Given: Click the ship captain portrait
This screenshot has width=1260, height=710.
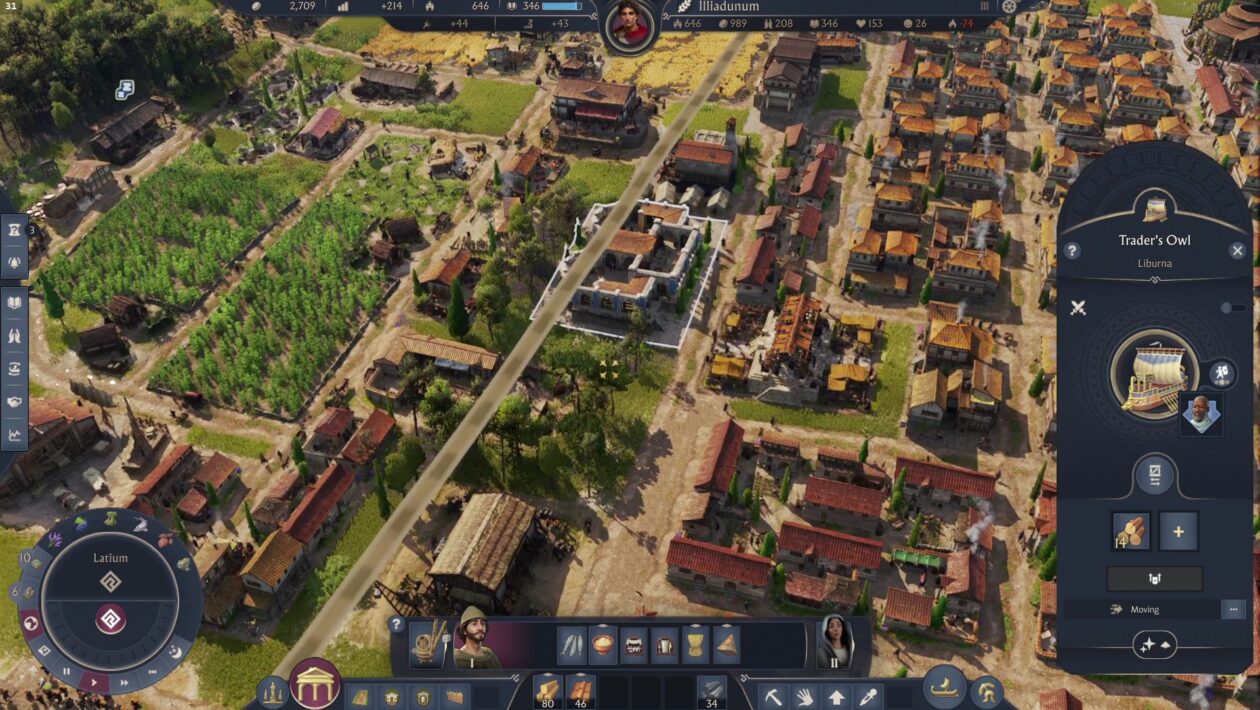Looking at the screenshot, I should (1200, 413).
